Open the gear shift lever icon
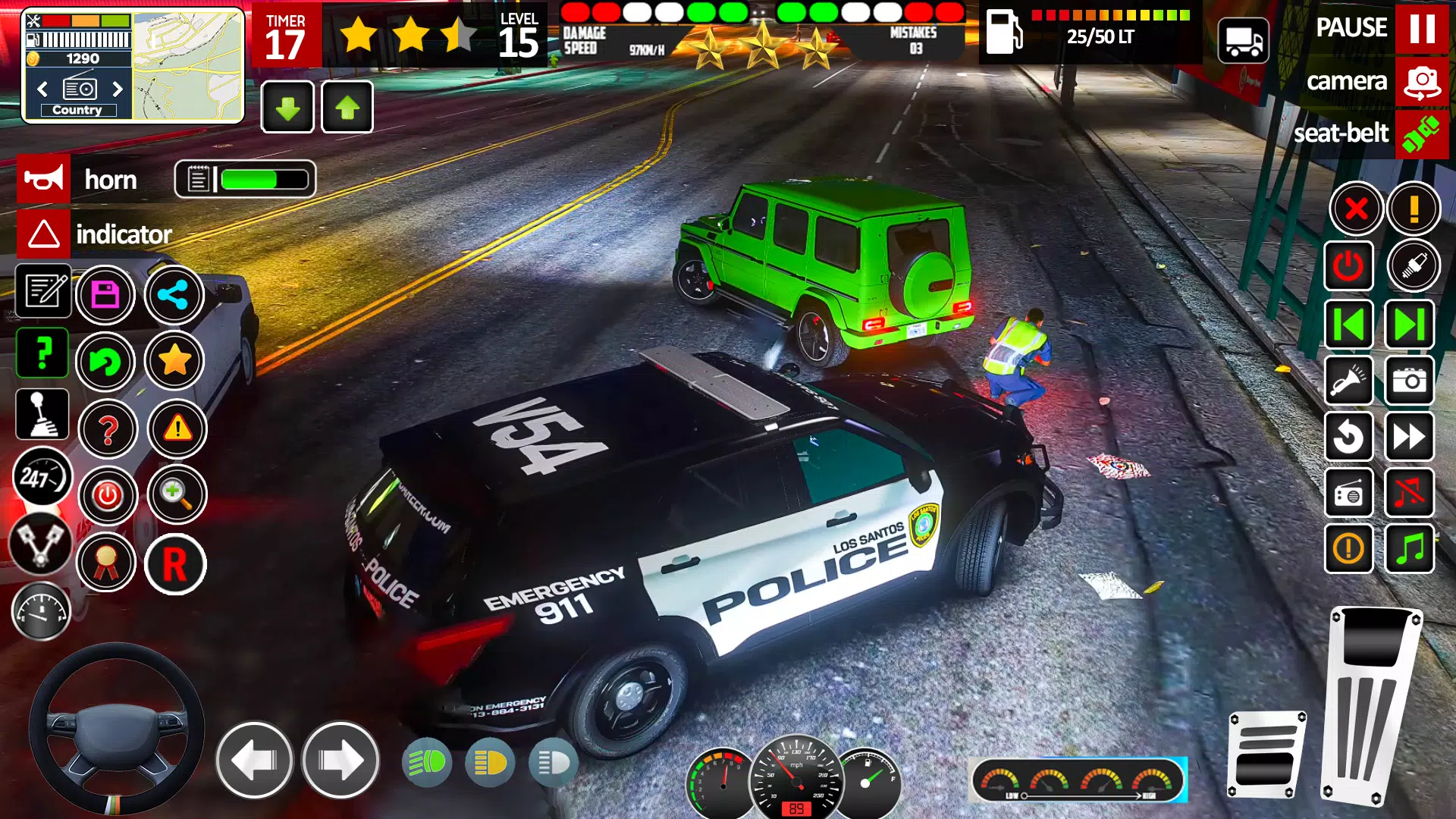The width and height of the screenshot is (1456, 819). pyautogui.click(x=42, y=415)
